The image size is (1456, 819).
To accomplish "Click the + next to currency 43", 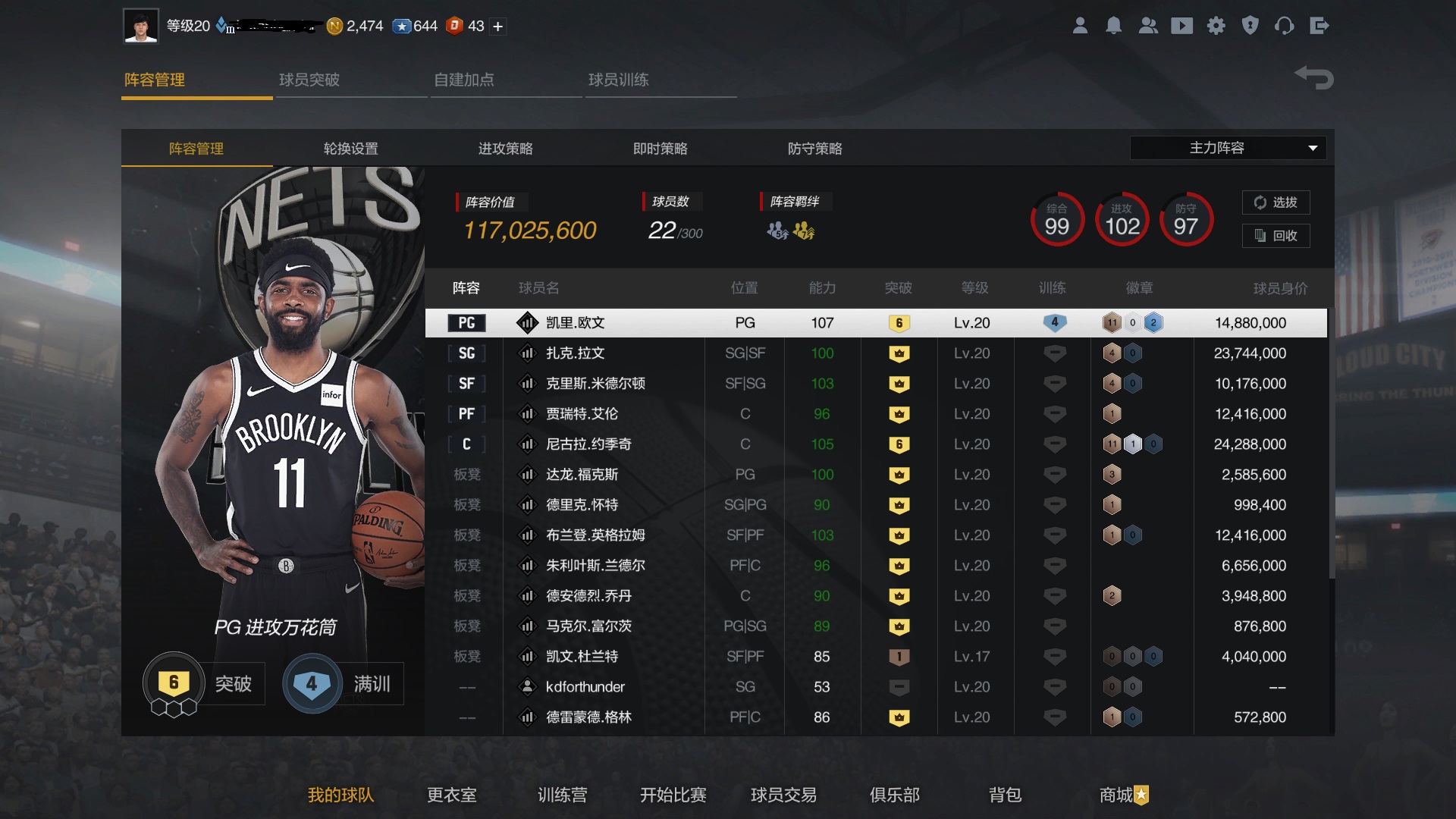I will click(x=497, y=25).
